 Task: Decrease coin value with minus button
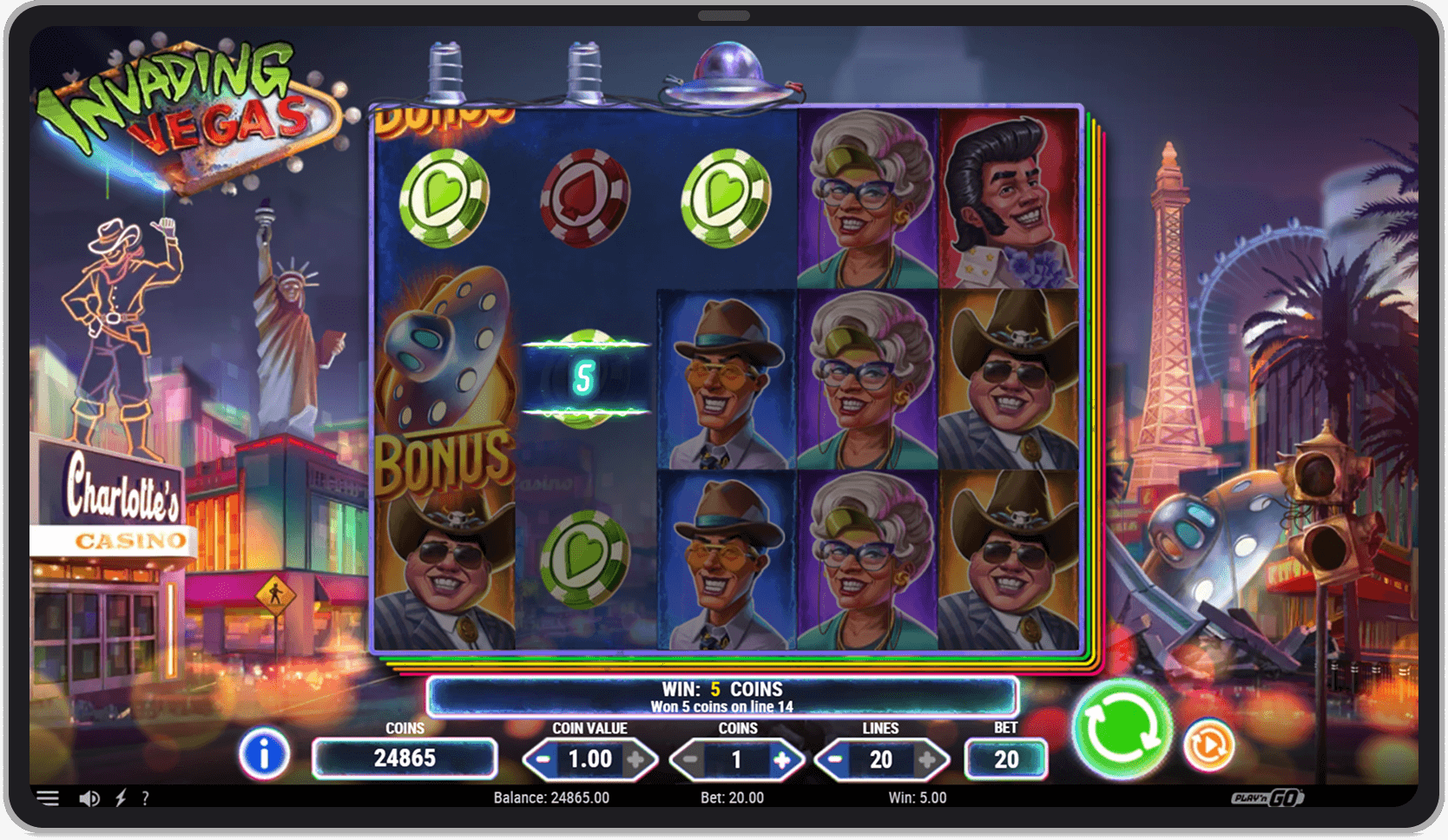(543, 758)
